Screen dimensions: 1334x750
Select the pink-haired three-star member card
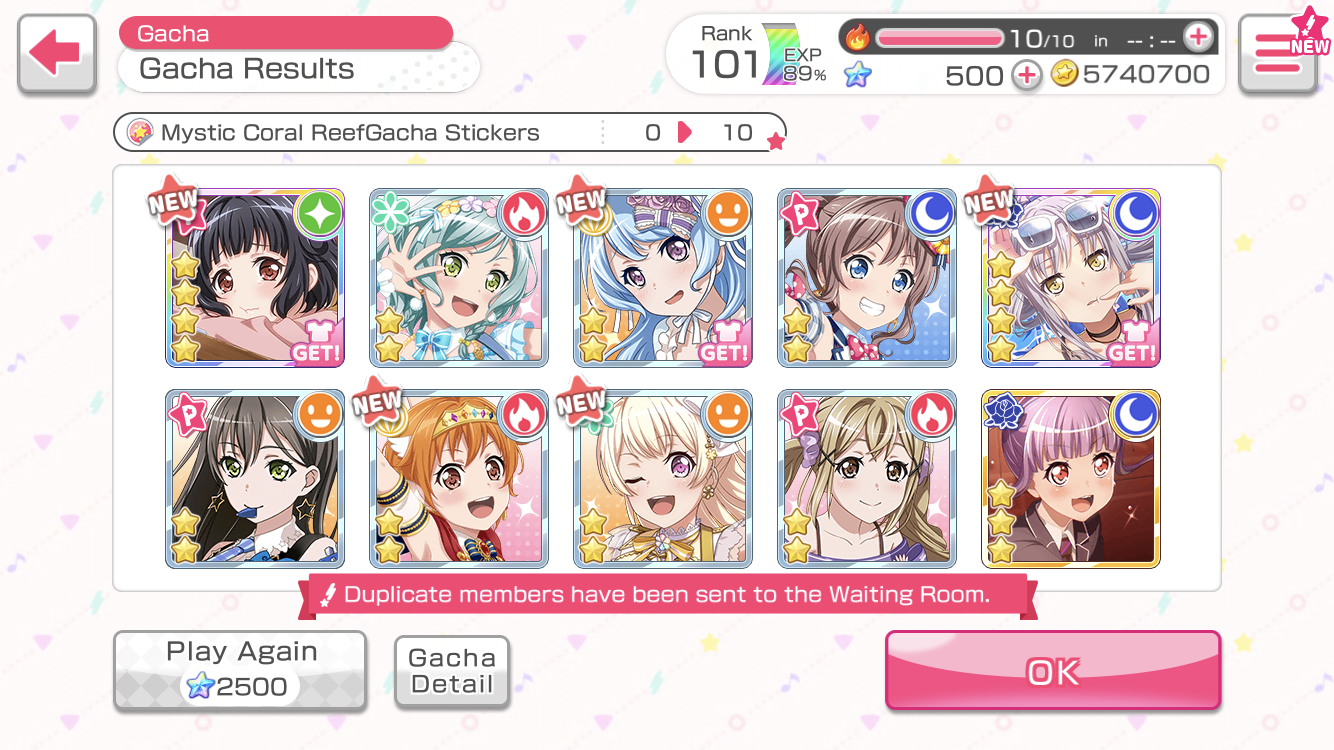1071,479
